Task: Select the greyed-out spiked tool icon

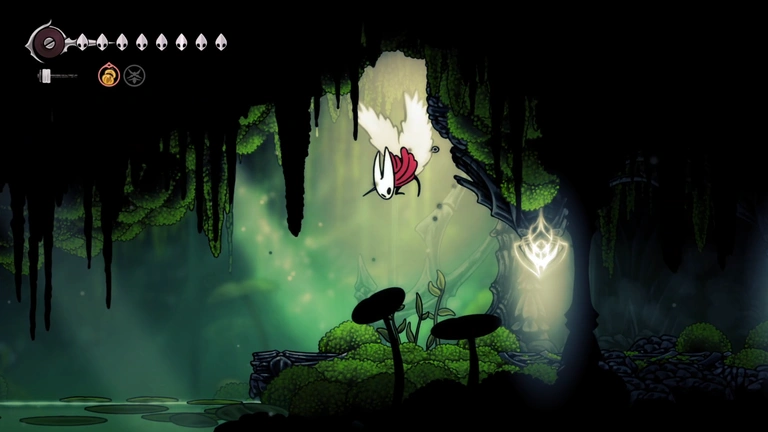Action: 134,75
